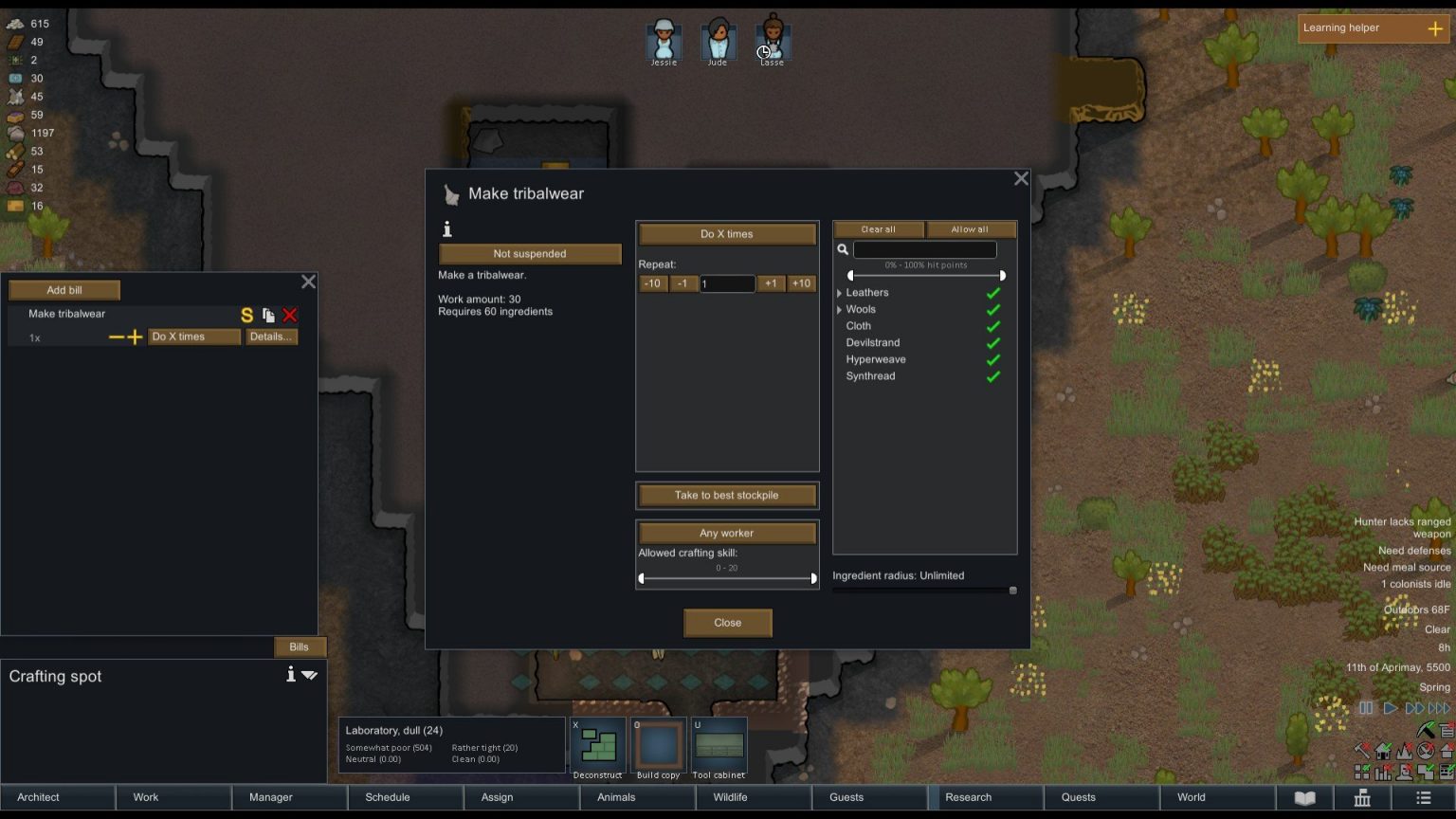Delete the Make tribalwear bill with red X

pos(290,315)
